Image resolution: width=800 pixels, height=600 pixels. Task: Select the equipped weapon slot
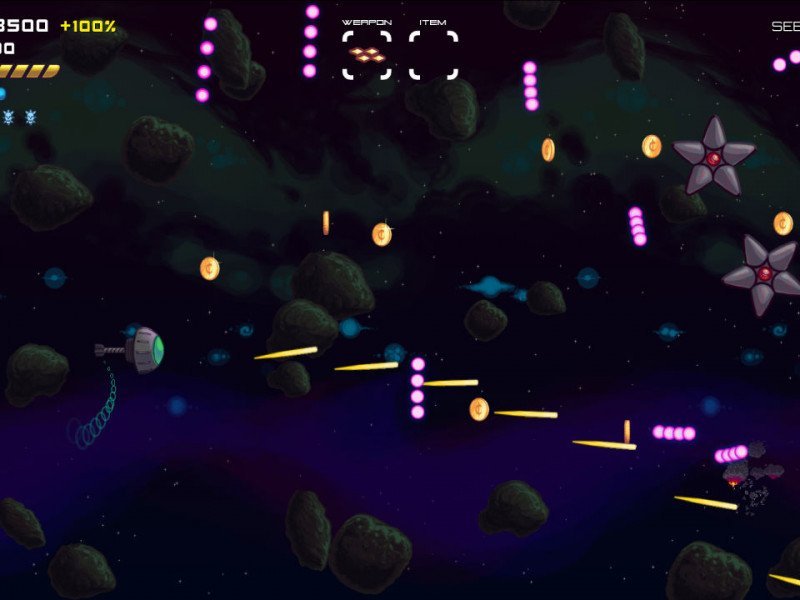[367, 54]
